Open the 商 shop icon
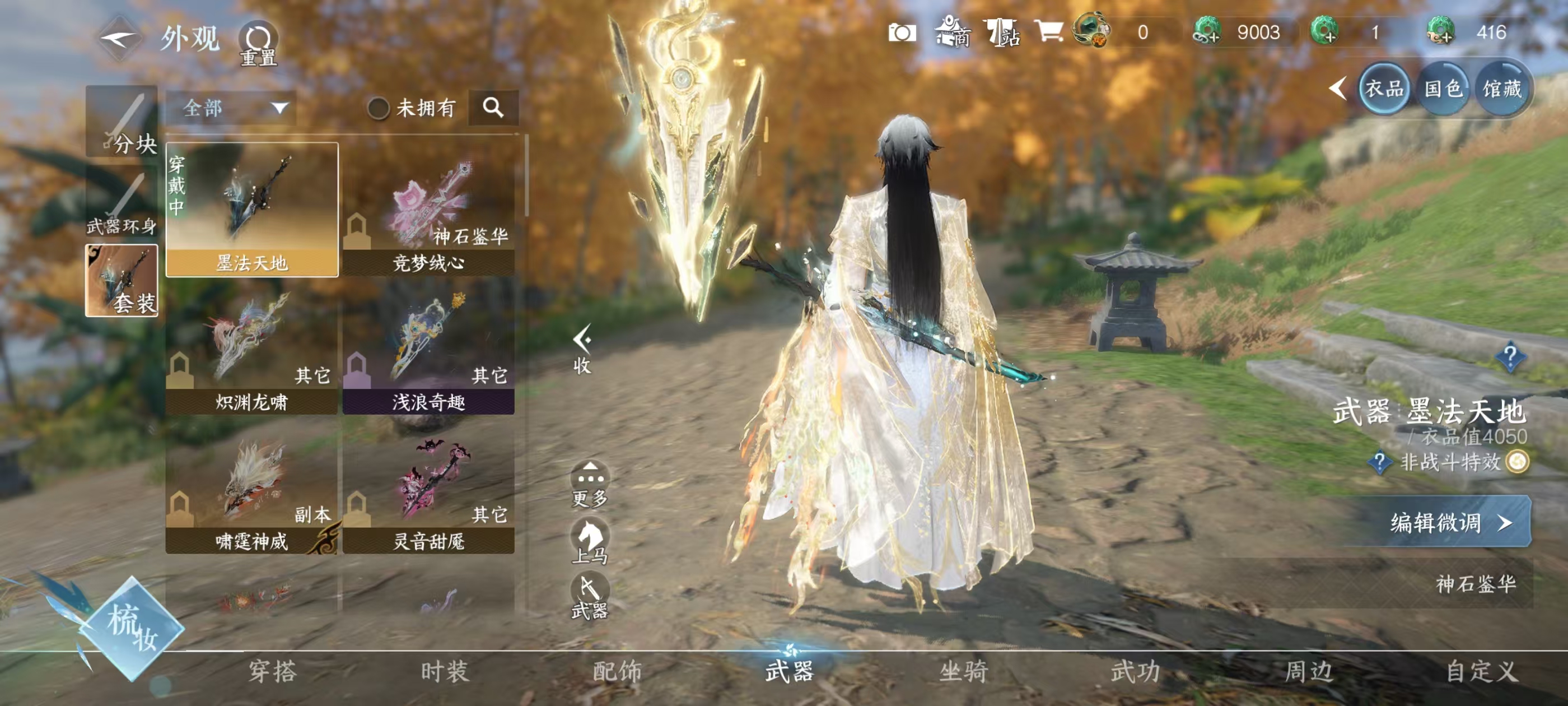 tap(951, 34)
